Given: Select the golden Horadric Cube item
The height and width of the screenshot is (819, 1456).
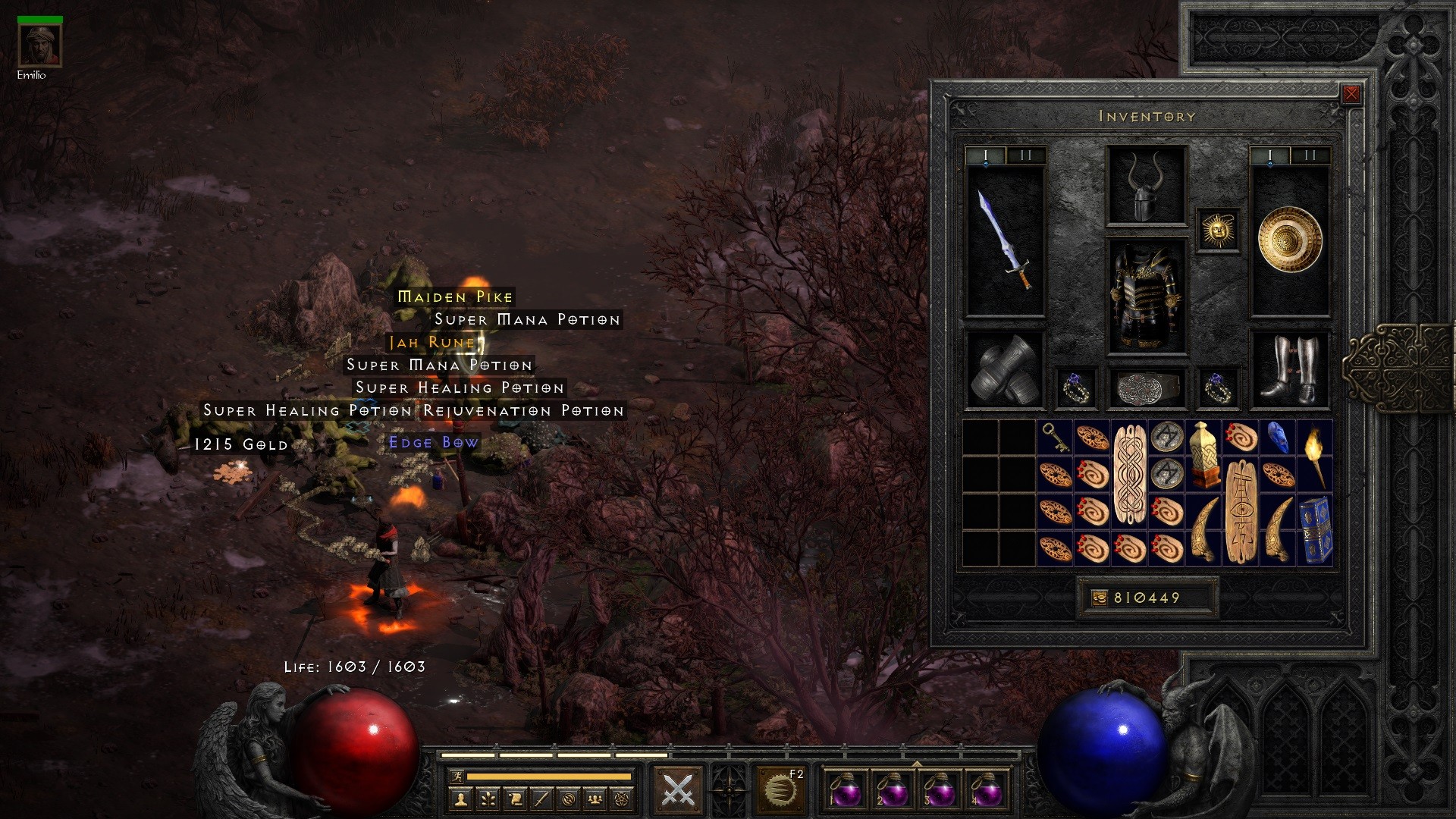Looking at the screenshot, I should point(1203,456).
